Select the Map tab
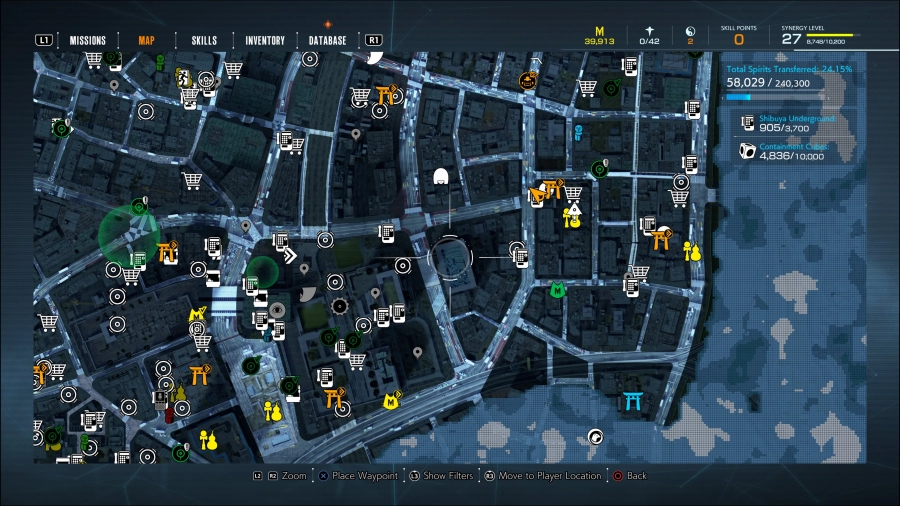Screen dimensions: 900x506 (146, 41)
